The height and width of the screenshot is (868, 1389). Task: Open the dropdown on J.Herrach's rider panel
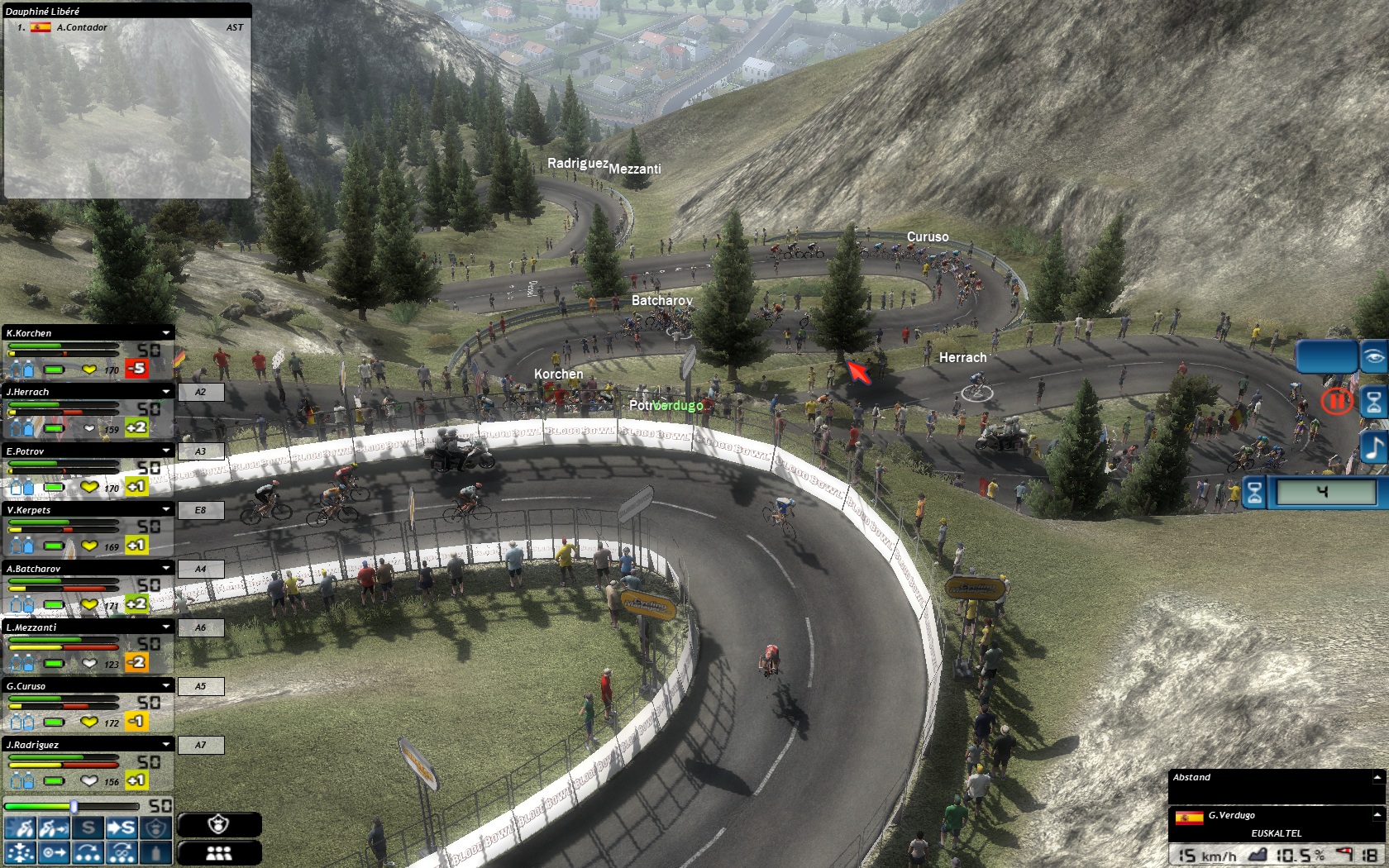tap(166, 392)
